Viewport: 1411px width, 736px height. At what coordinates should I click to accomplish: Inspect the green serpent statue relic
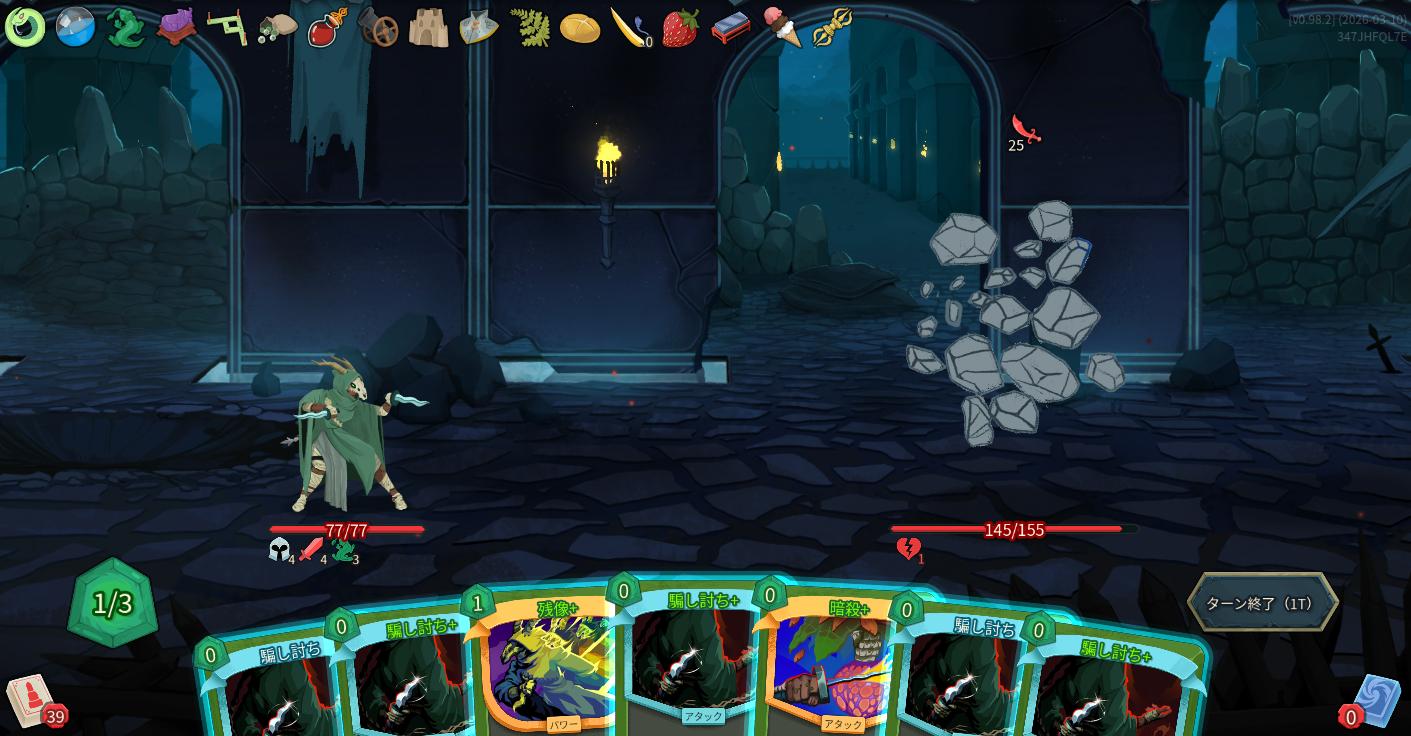tap(126, 27)
